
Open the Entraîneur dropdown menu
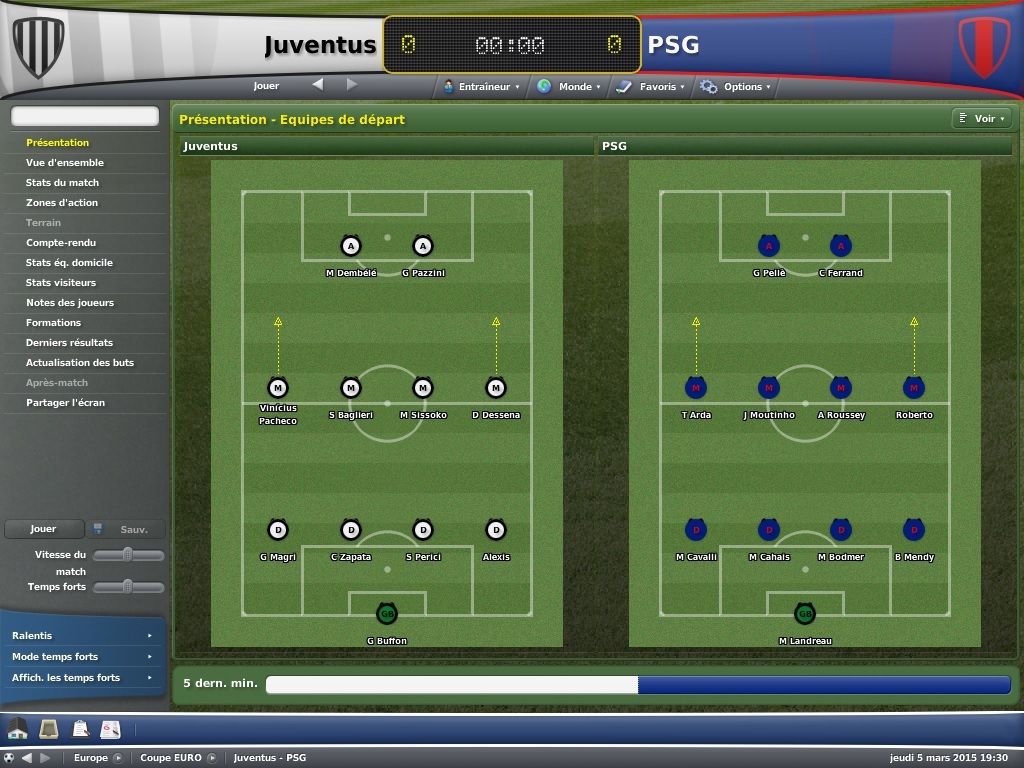pyautogui.click(x=482, y=87)
